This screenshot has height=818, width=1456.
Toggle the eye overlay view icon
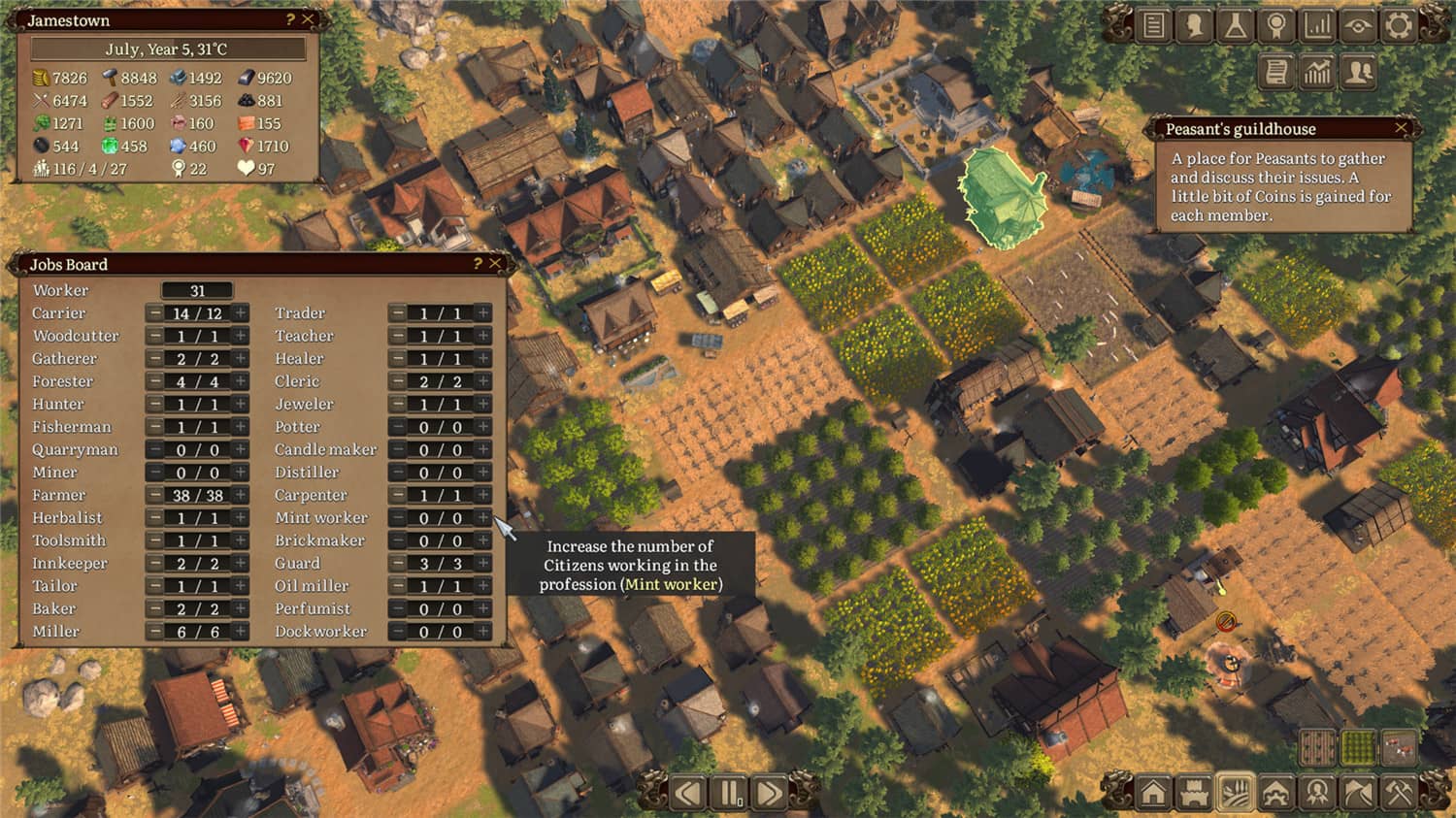[1358, 25]
